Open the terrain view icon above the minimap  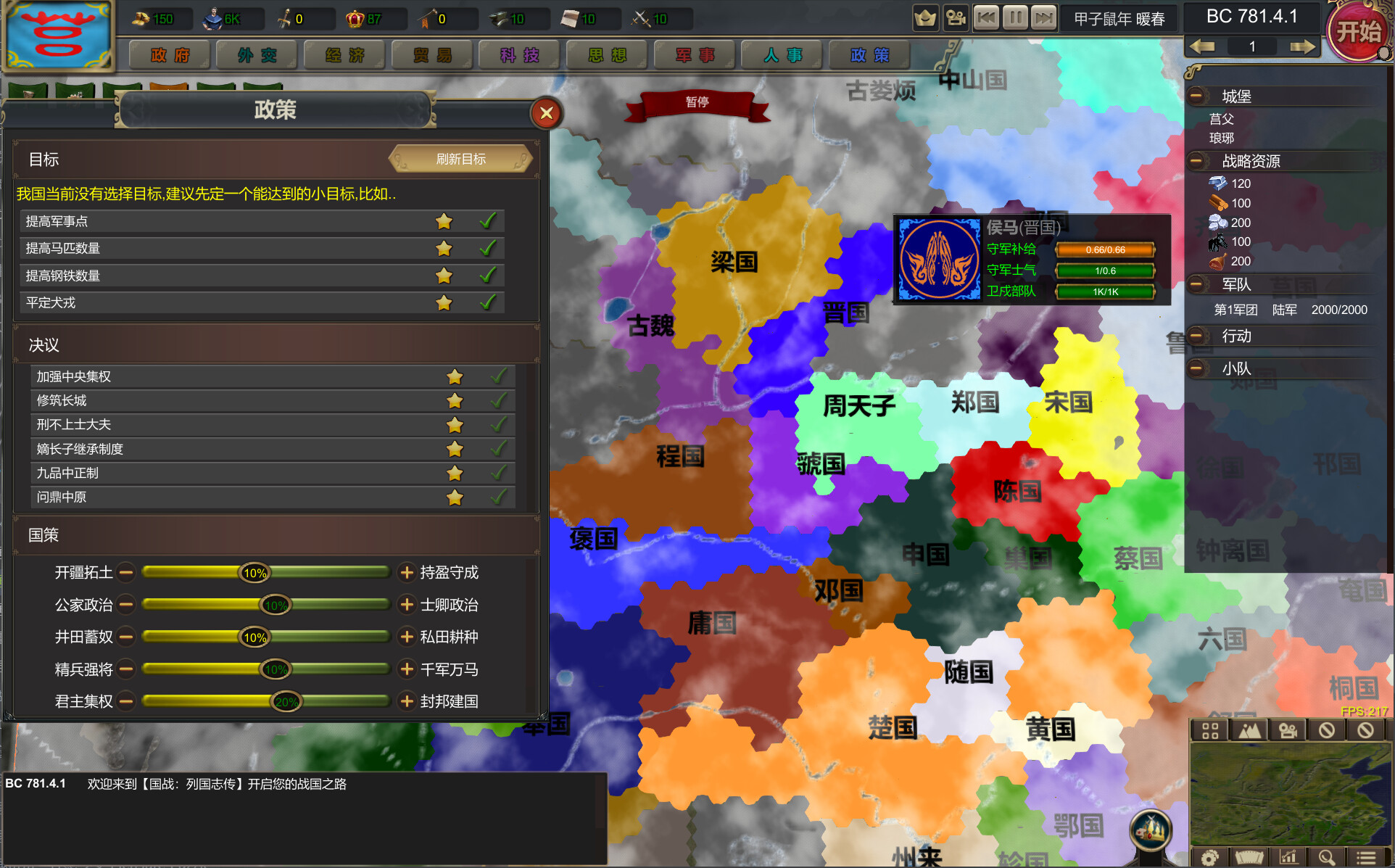[x=1251, y=730]
